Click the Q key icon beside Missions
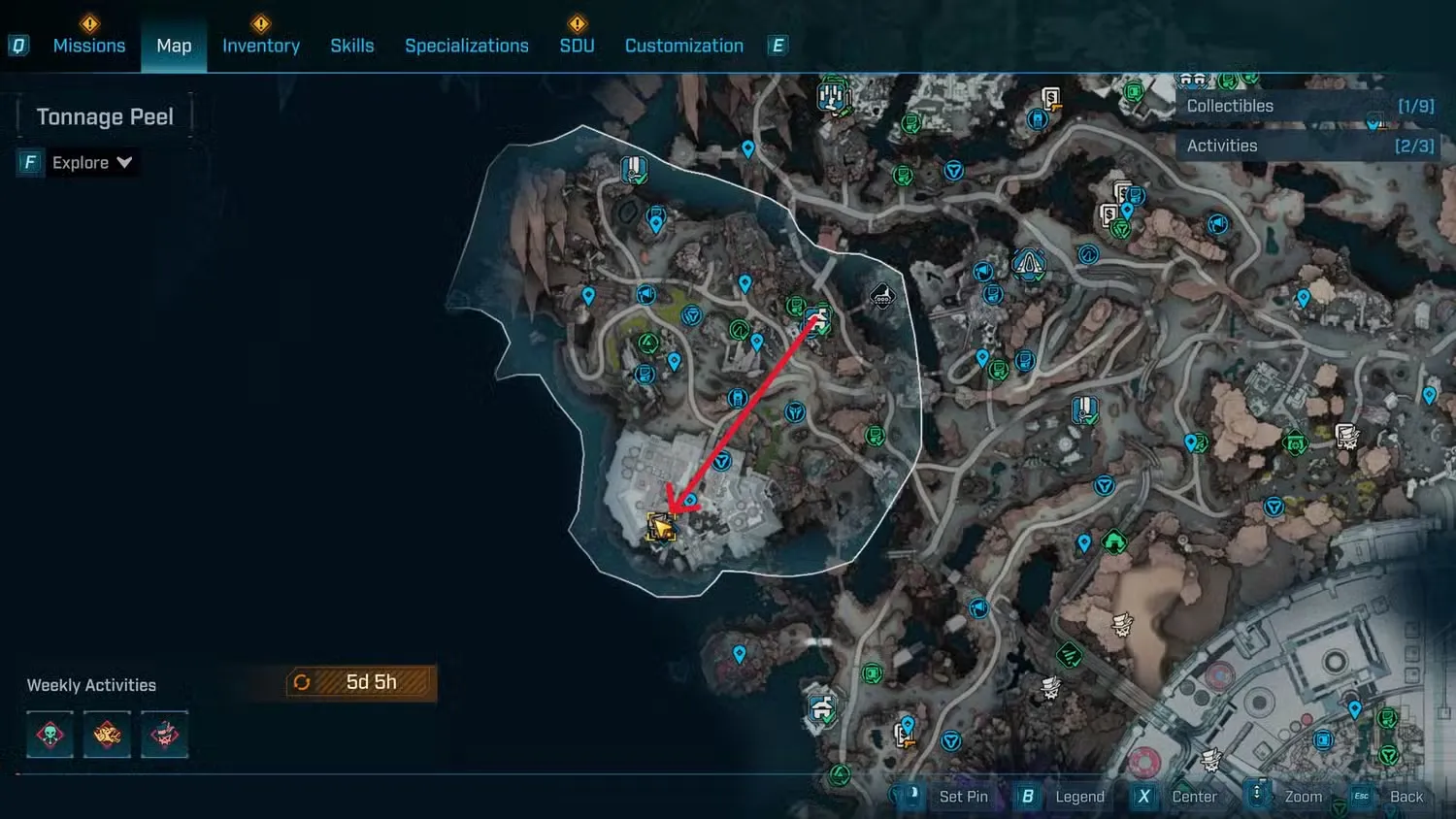Image resolution: width=1456 pixels, height=819 pixels. [x=17, y=45]
